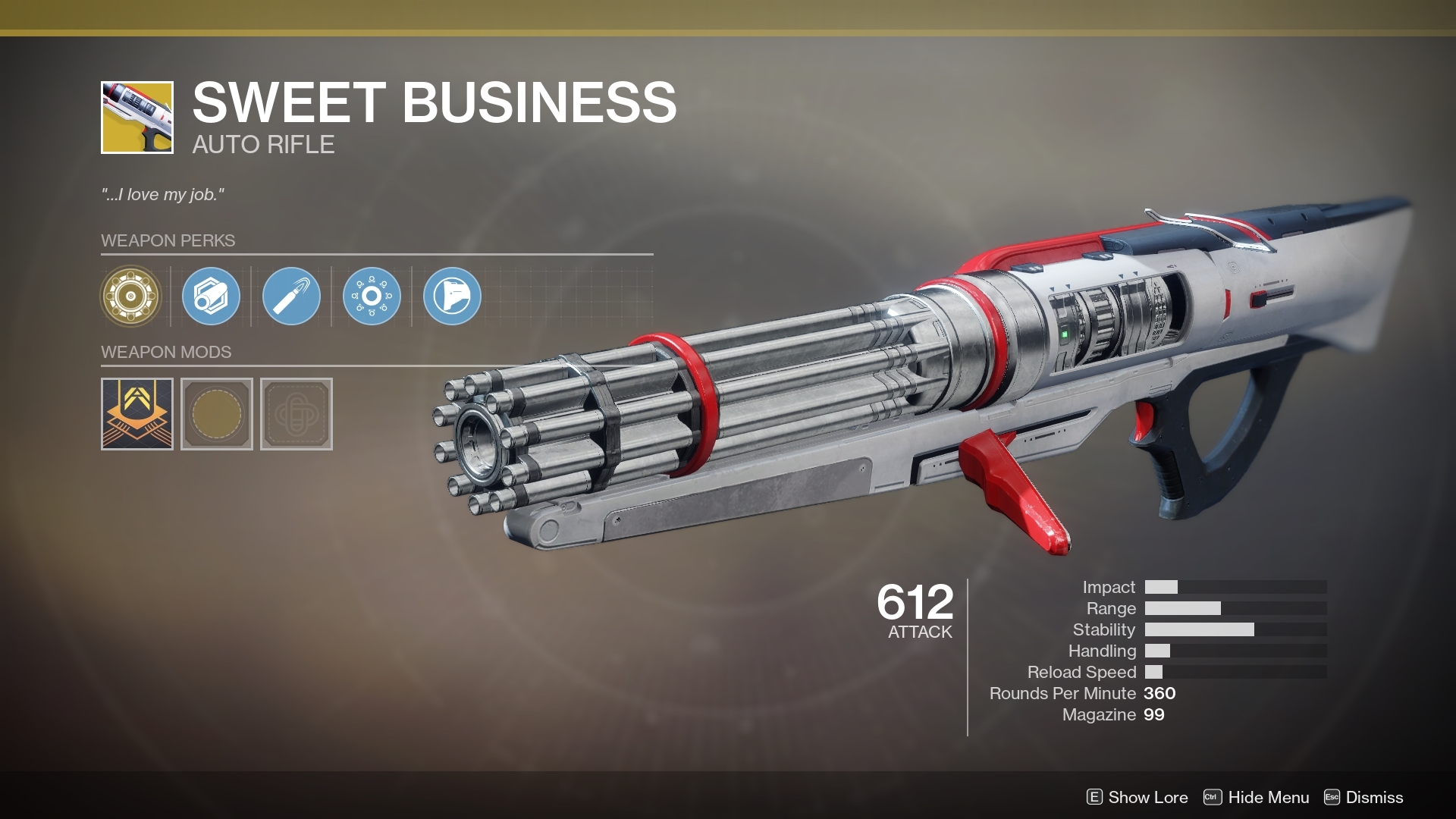Click the empty circular mod slot
The height and width of the screenshot is (819, 1456).
pos(217,413)
